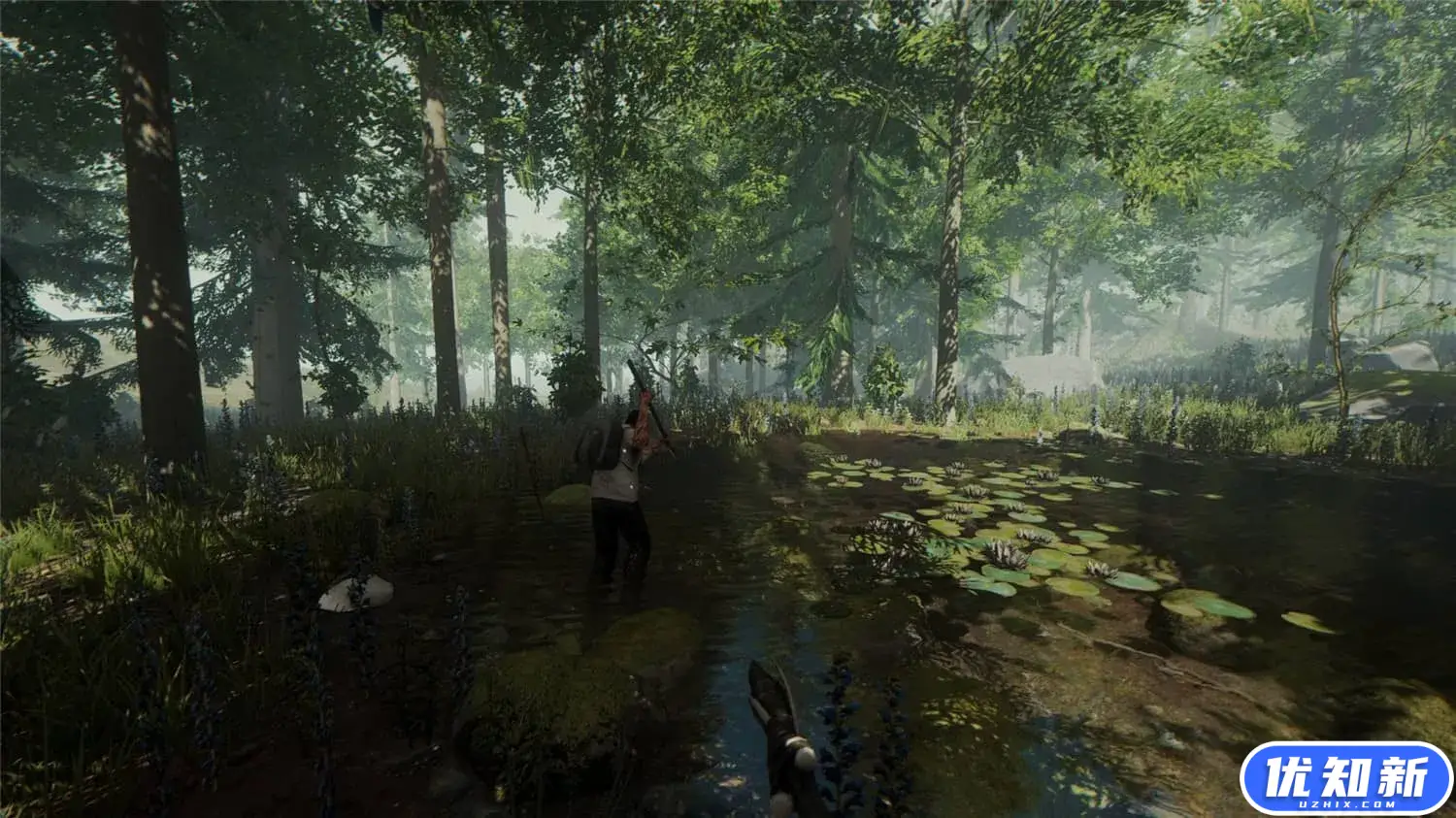Image resolution: width=1456 pixels, height=818 pixels.
Task: Click the UZHIX.COM watermark logo
Action: (x=1345, y=778)
